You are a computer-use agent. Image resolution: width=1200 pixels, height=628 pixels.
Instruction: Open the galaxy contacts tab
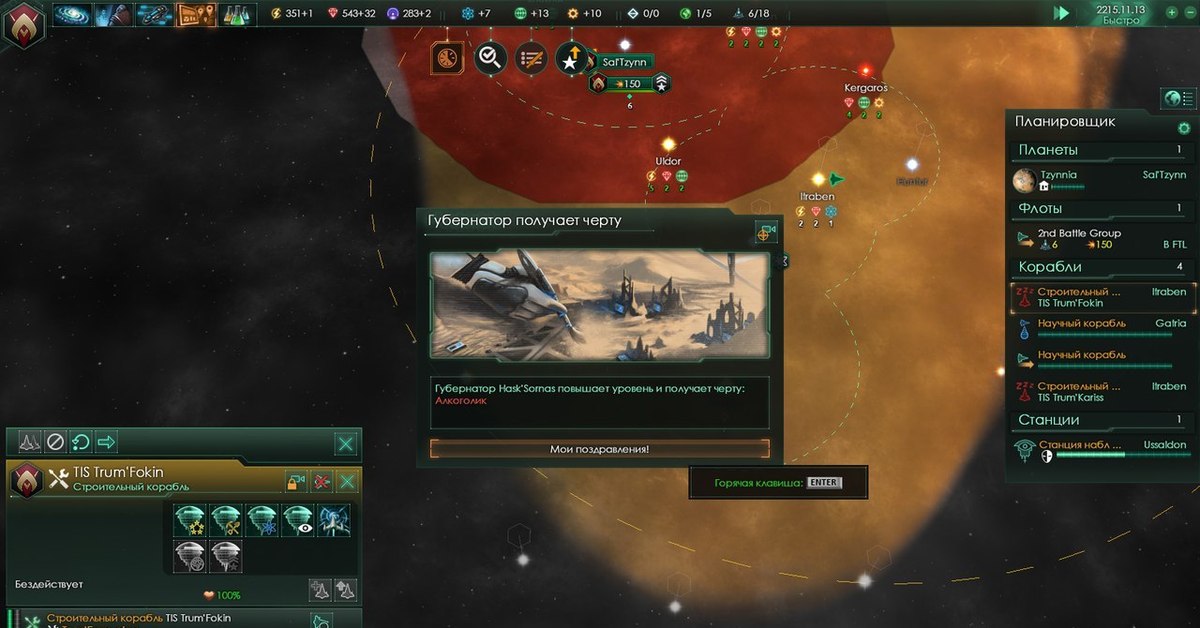[71, 14]
